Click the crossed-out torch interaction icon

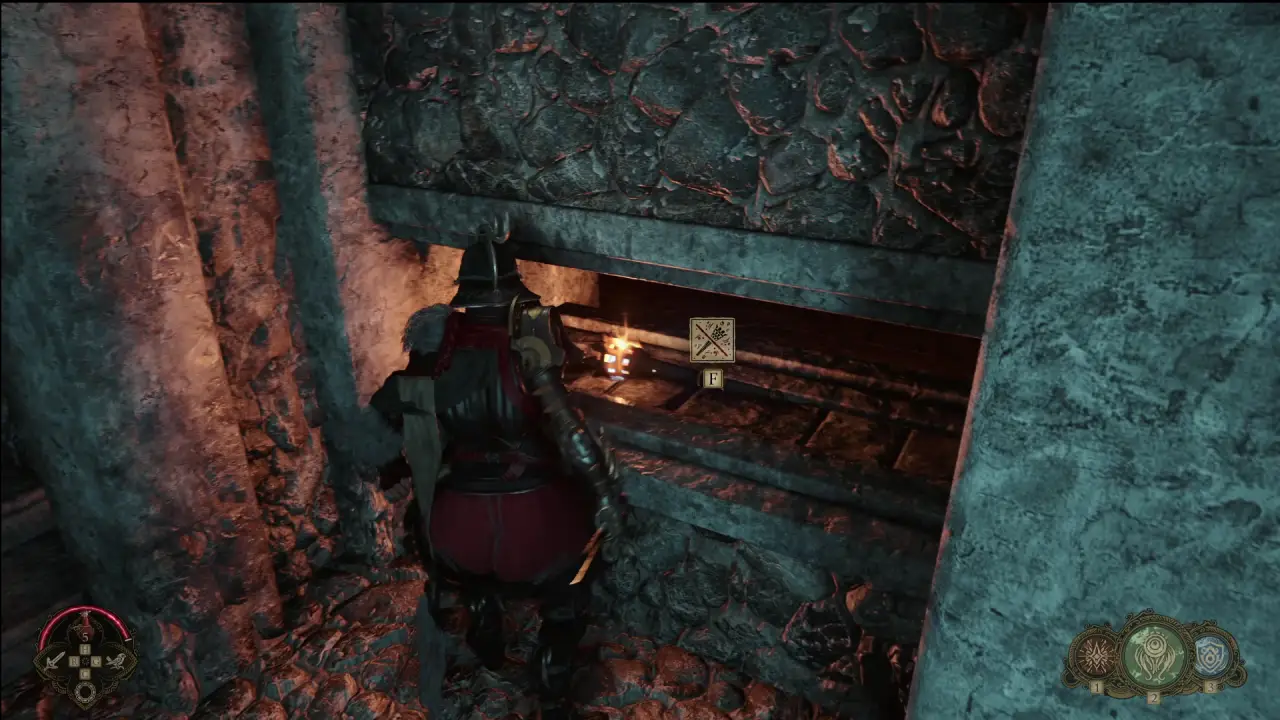pyautogui.click(x=712, y=340)
